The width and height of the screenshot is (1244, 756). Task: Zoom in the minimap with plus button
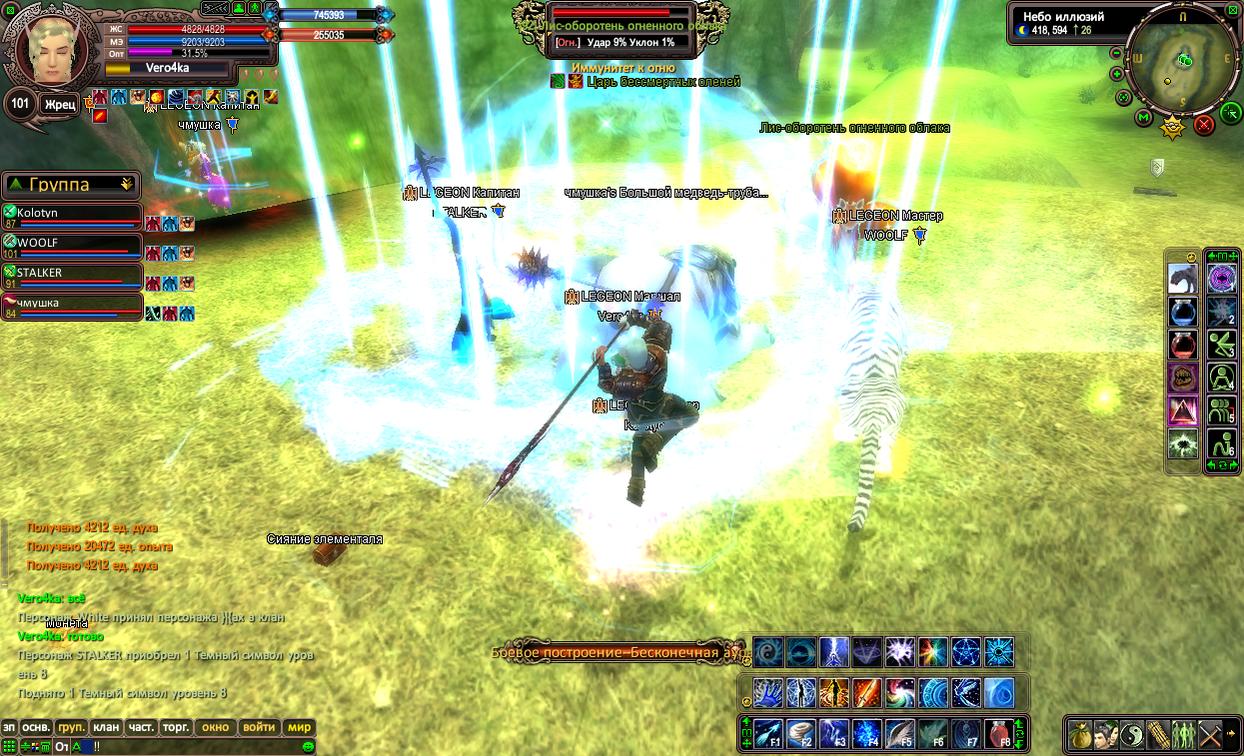click(1117, 75)
